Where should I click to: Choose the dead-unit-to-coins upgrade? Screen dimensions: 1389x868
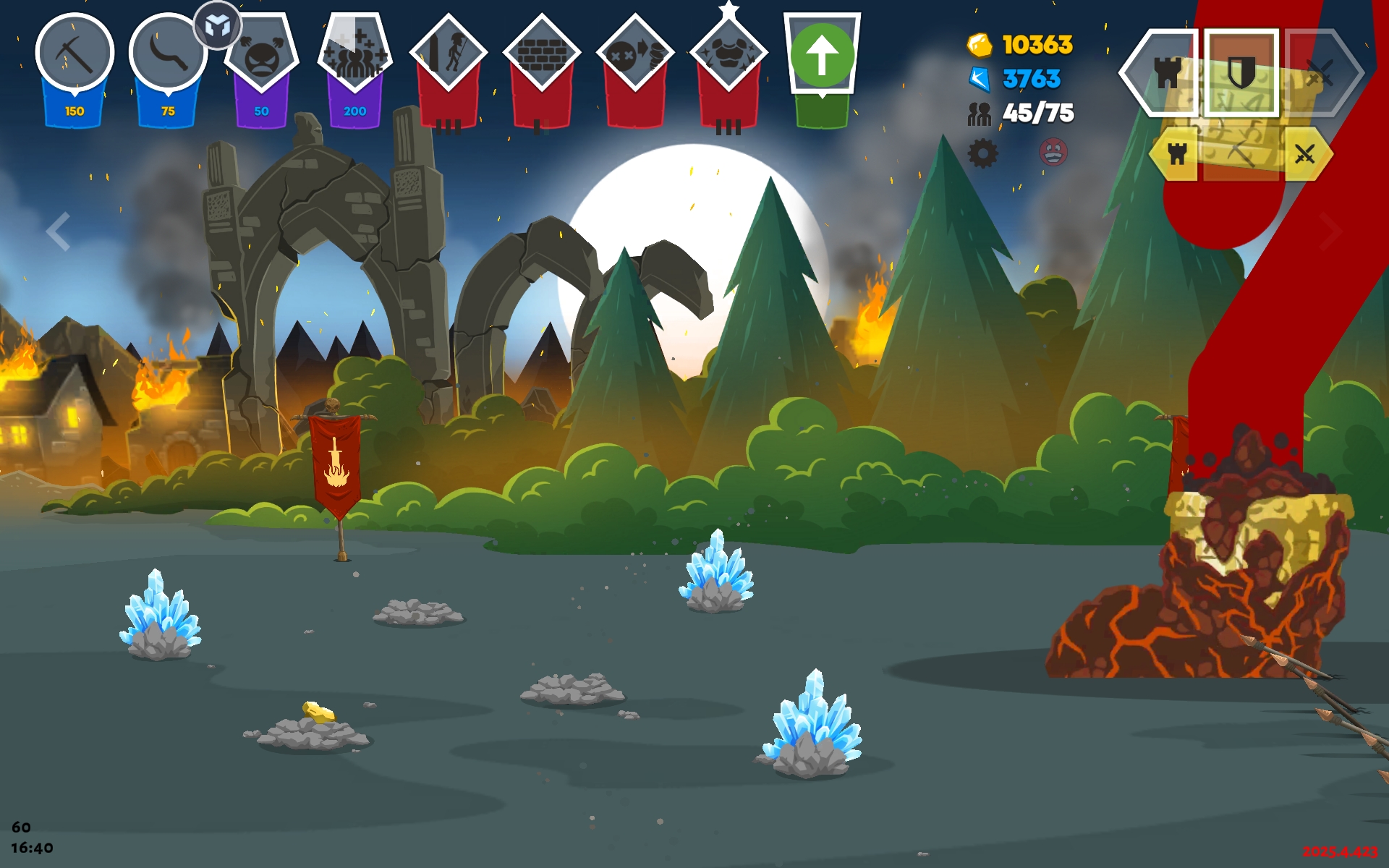coord(634,54)
